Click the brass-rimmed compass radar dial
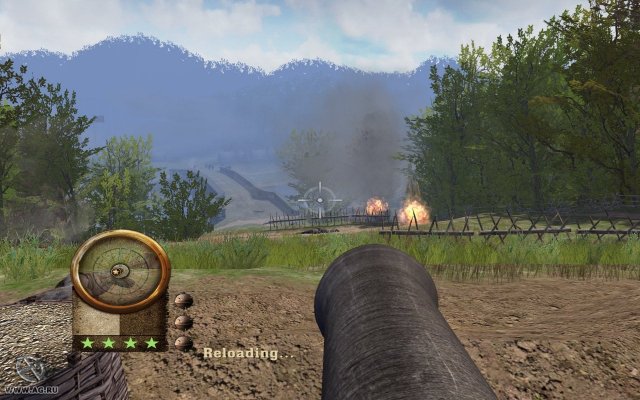Screen dimensions: 640x400 click(121, 271)
